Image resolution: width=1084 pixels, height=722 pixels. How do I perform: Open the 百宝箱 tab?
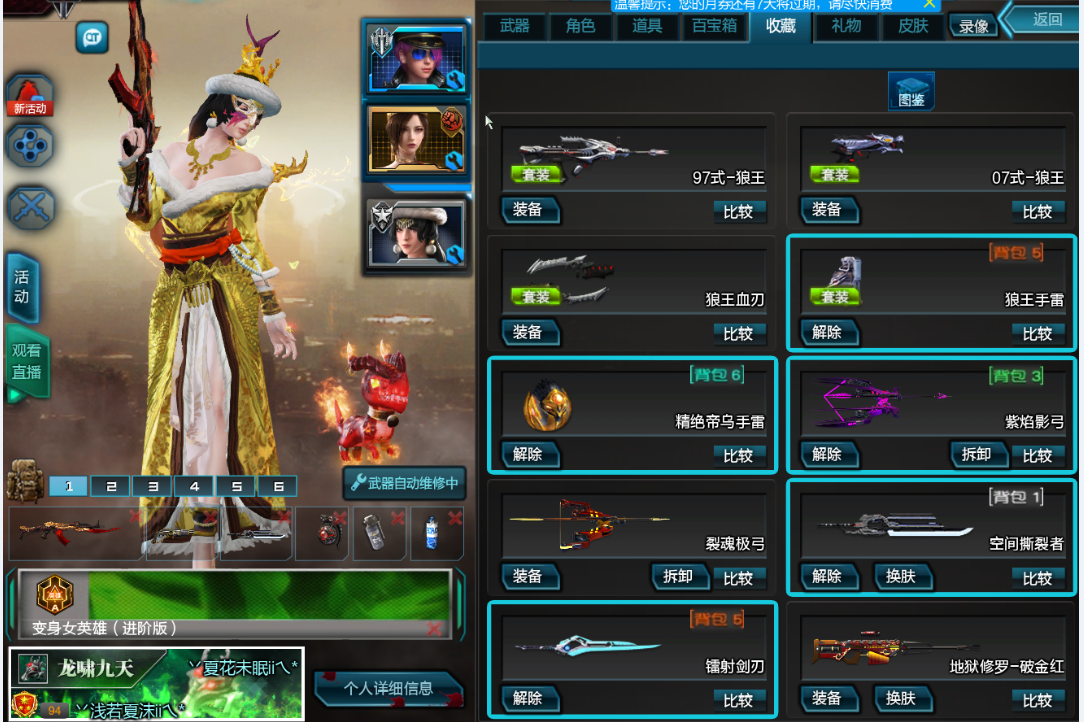tap(714, 27)
